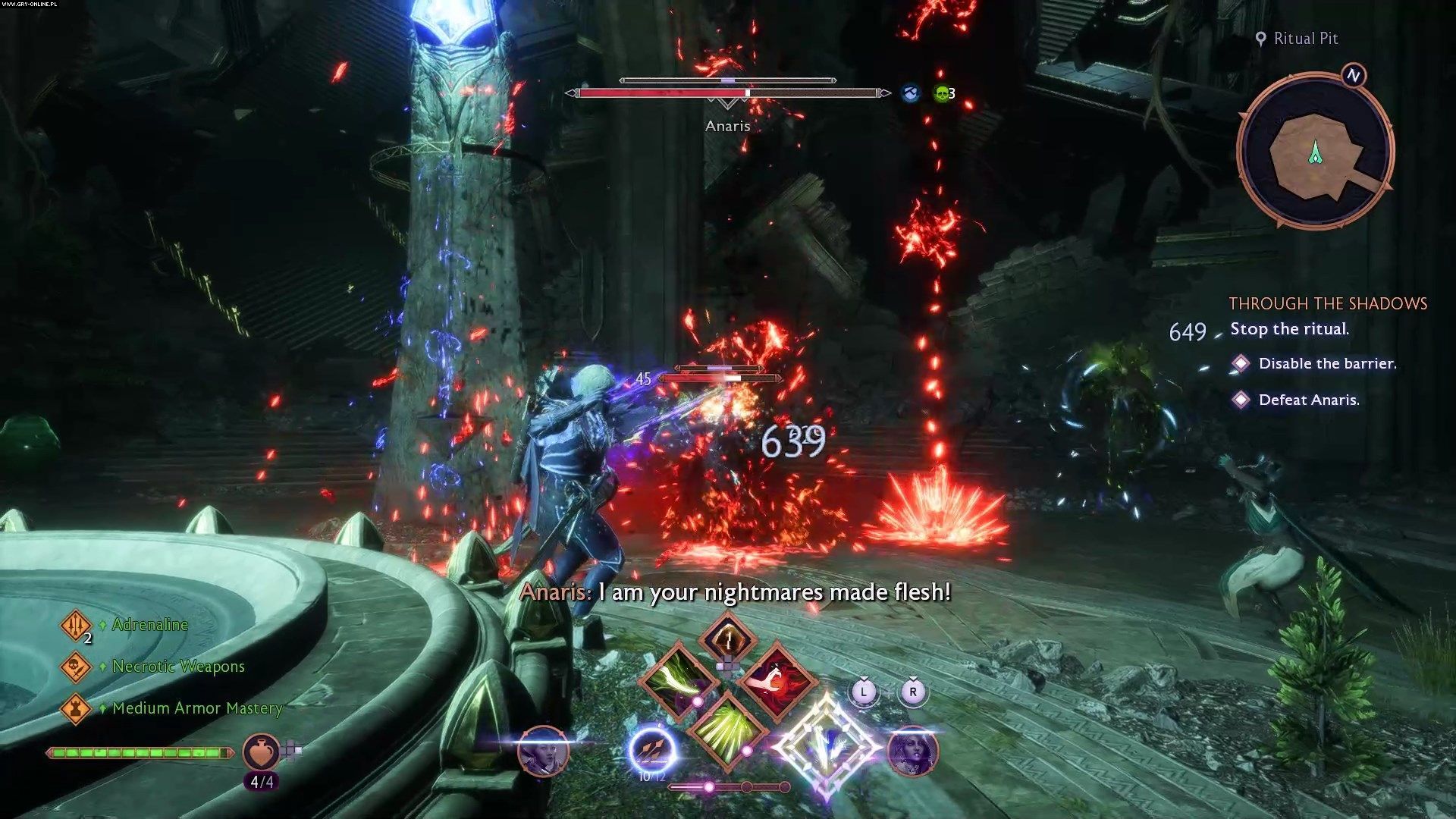Click the green skull status icon on Anaris
Viewport: 1456px width, 819px height.
(942, 94)
